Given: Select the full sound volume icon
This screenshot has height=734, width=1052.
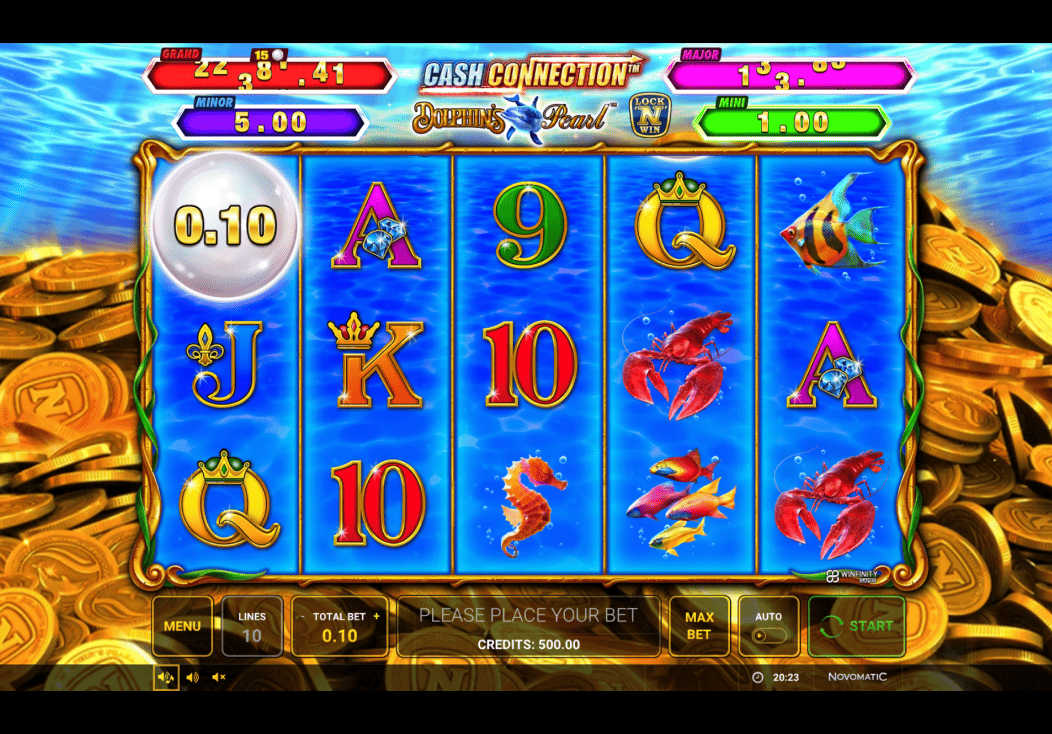Looking at the screenshot, I should (x=166, y=677).
